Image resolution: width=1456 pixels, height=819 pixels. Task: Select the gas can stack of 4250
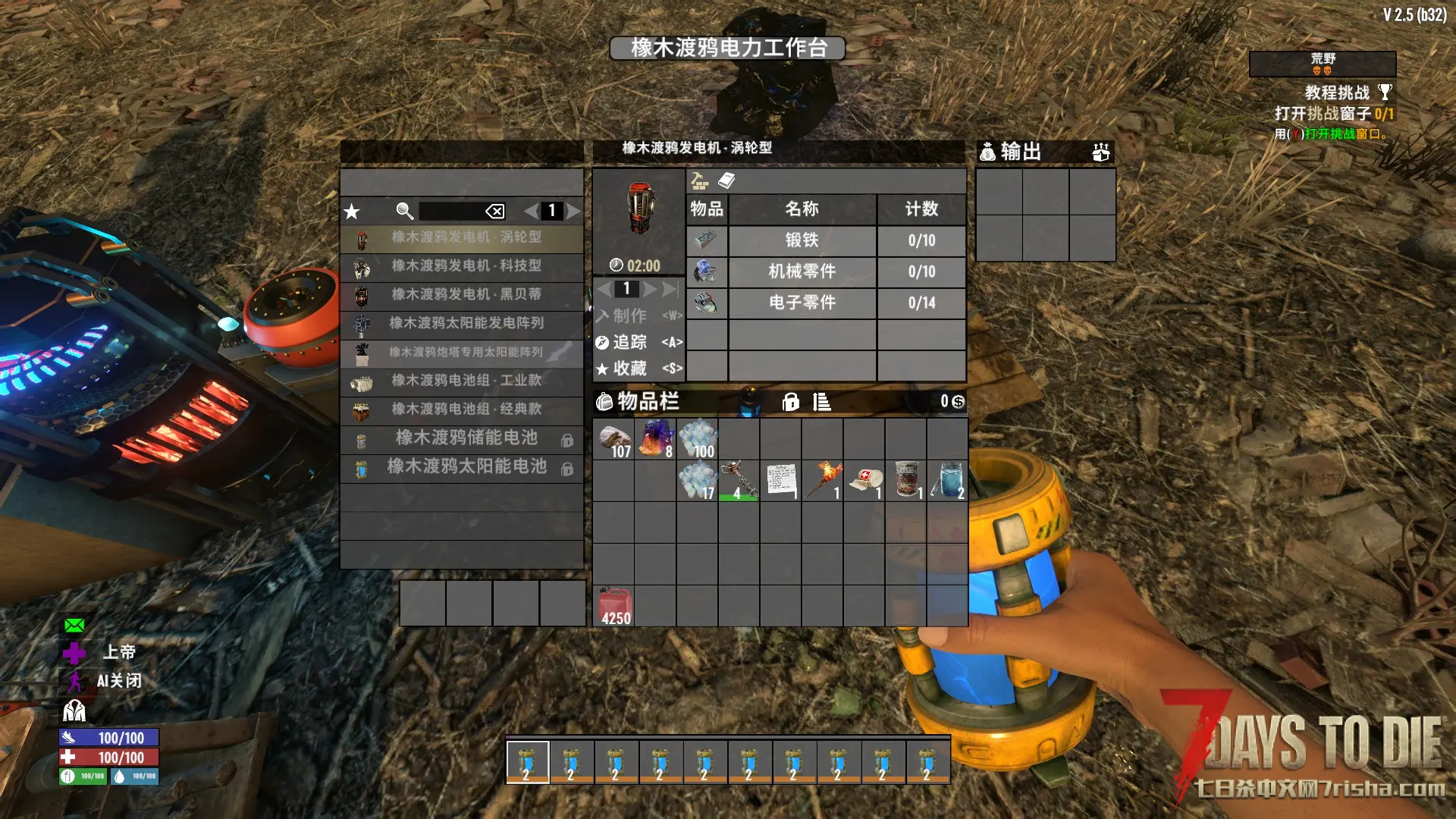(x=614, y=606)
